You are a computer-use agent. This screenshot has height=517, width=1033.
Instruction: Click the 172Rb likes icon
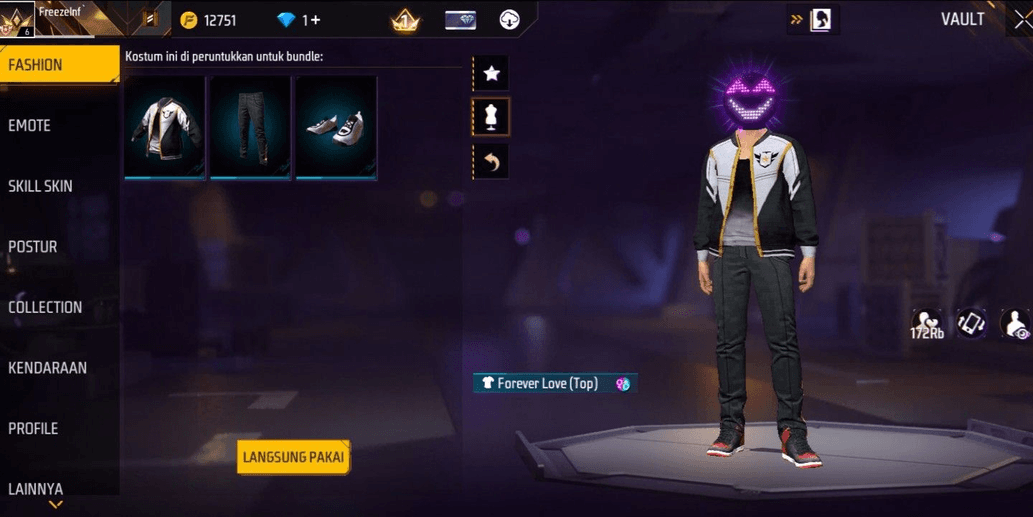(927, 324)
